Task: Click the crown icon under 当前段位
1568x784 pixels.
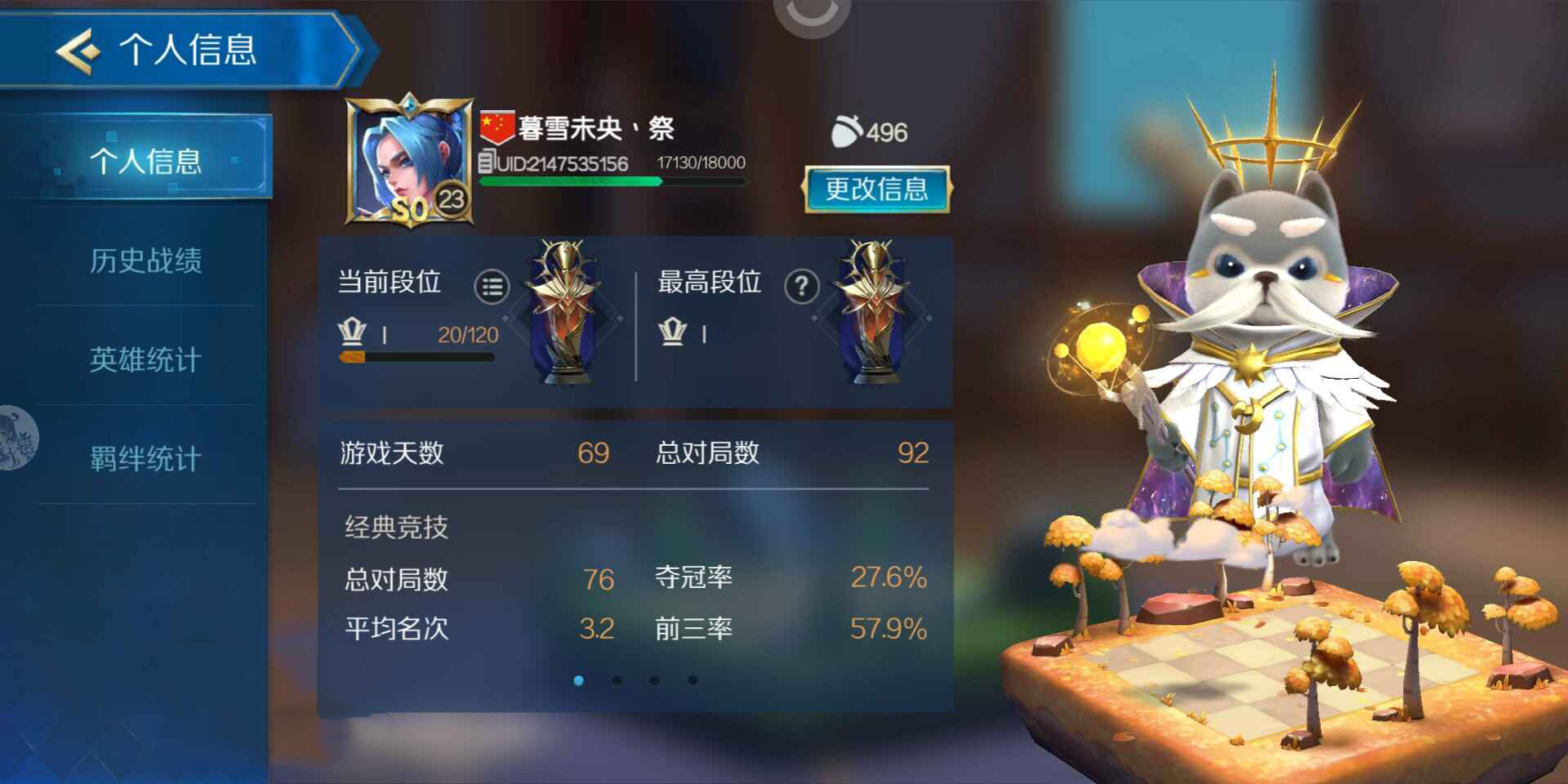Action: 352,332
